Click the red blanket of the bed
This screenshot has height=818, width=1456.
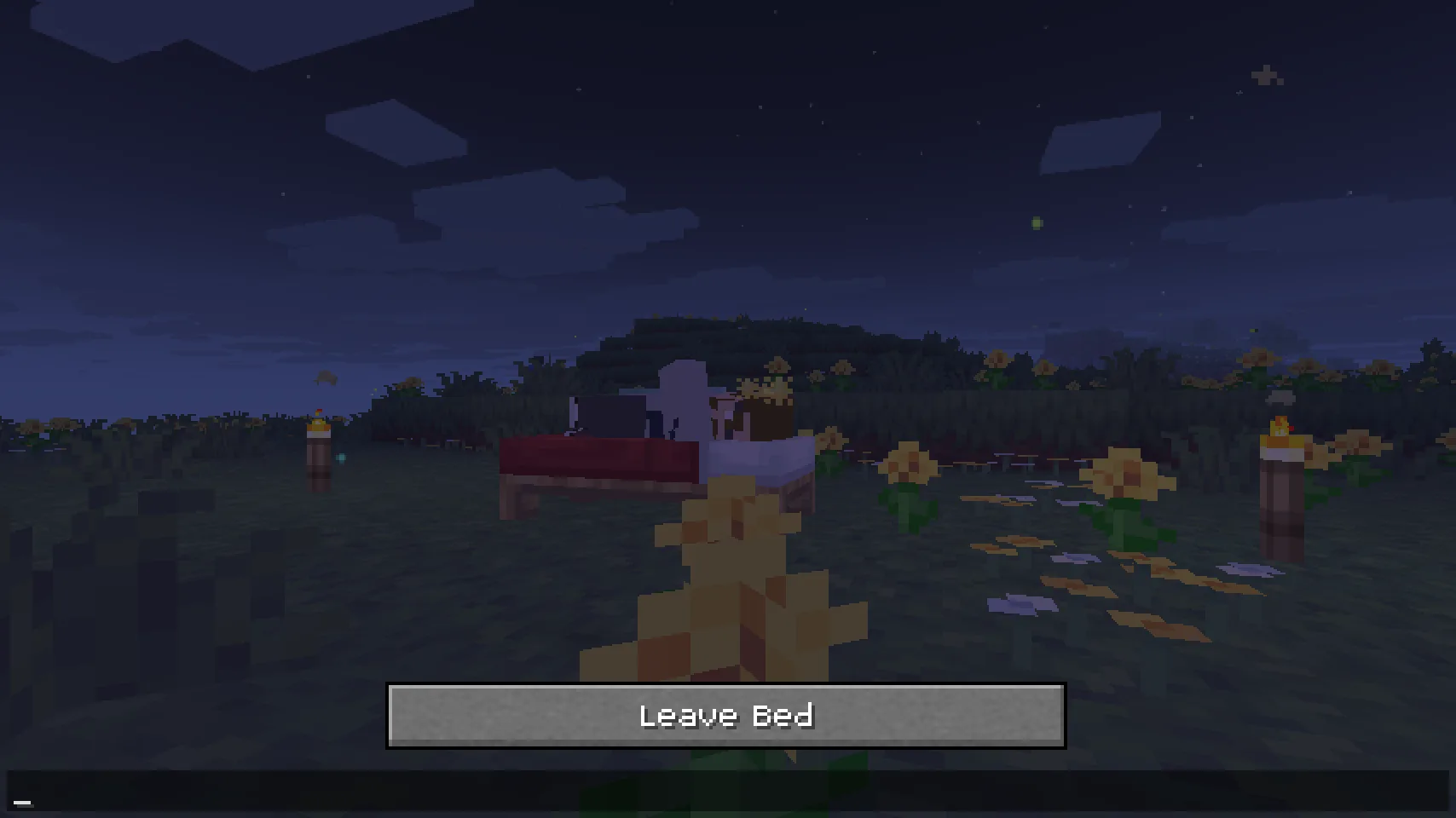click(x=597, y=456)
